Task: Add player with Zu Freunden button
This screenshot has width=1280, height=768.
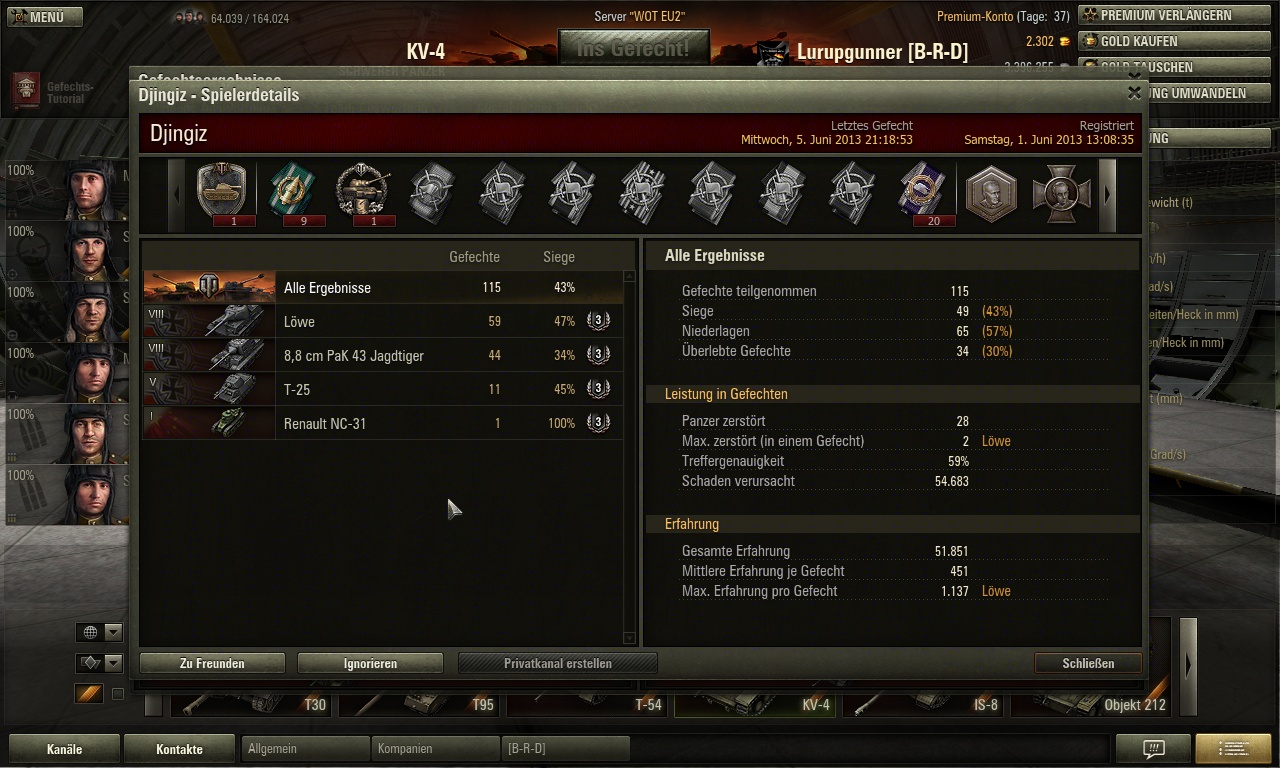Action: [212, 663]
